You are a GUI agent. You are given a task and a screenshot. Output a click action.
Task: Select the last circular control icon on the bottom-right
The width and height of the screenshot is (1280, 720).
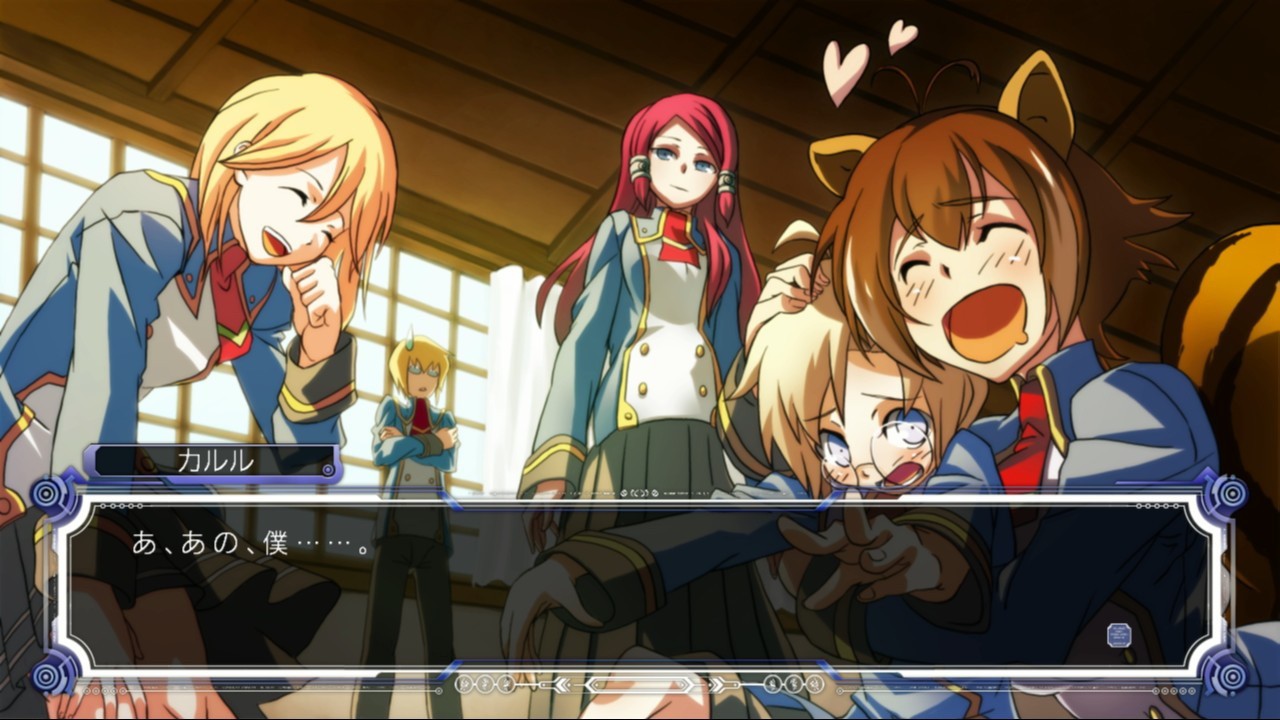pos(813,685)
